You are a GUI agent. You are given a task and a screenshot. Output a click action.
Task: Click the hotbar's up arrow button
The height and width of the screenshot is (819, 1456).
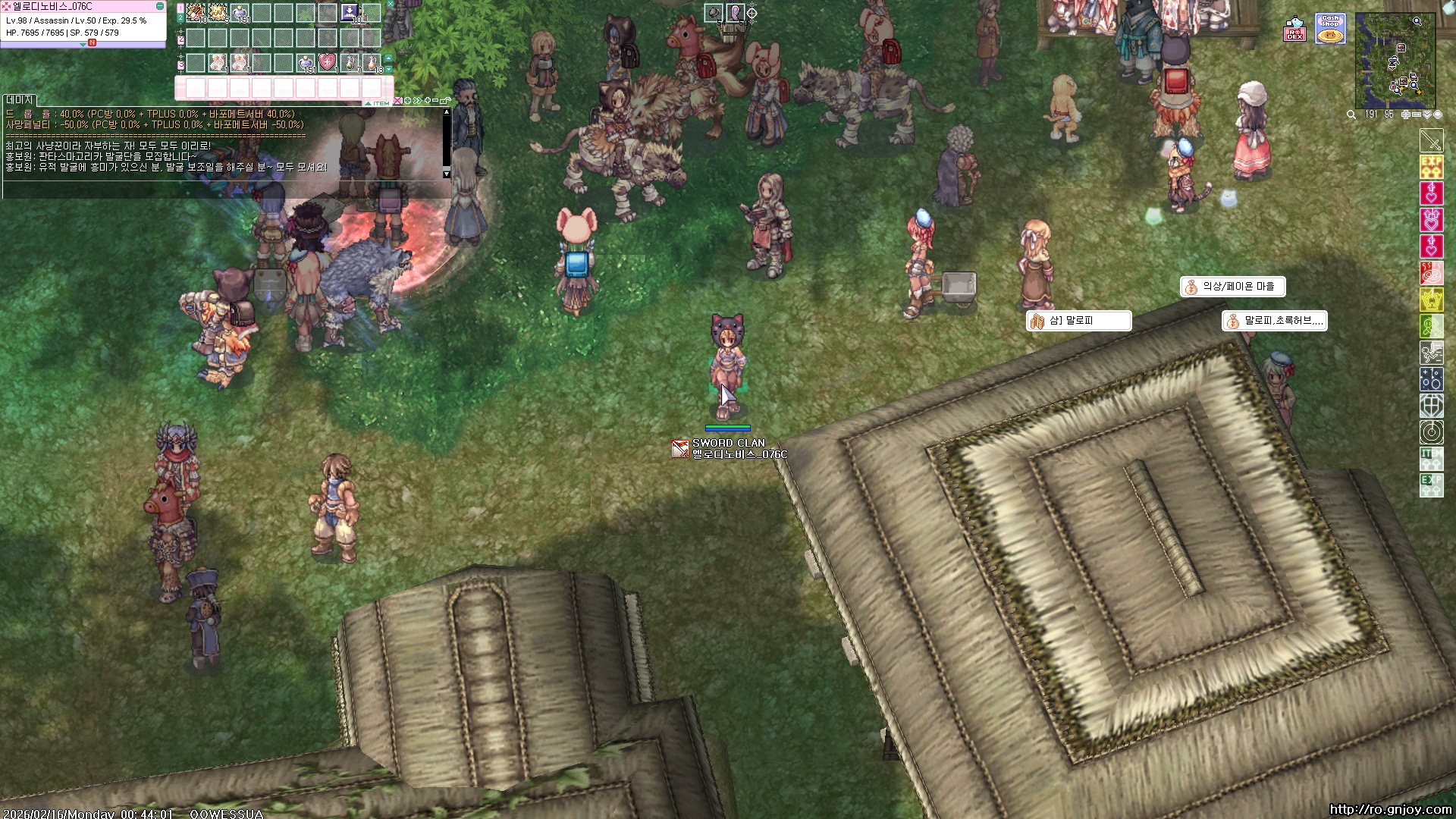(x=389, y=58)
